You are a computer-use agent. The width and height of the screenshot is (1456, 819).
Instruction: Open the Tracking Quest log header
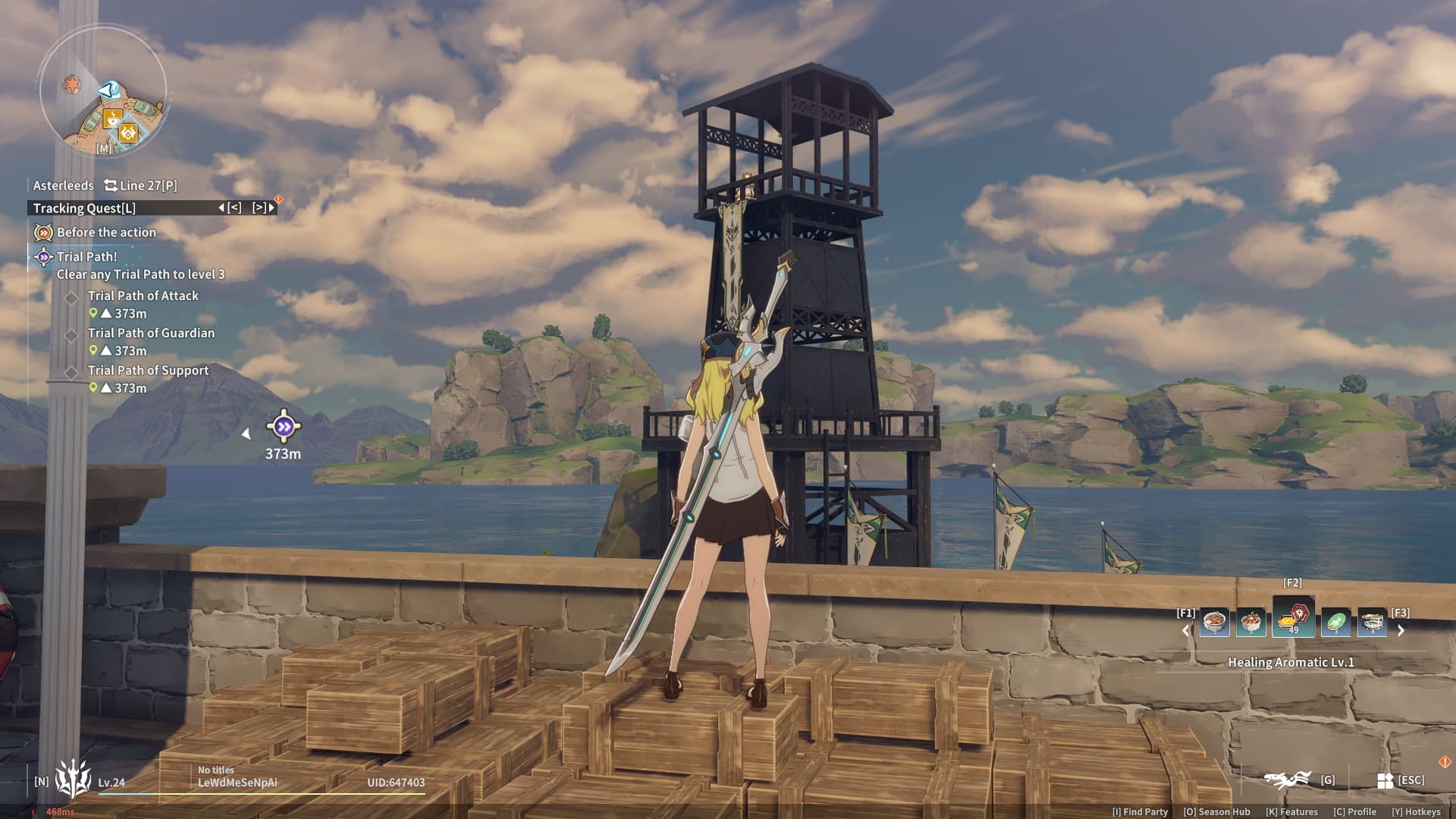(x=84, y=208)
